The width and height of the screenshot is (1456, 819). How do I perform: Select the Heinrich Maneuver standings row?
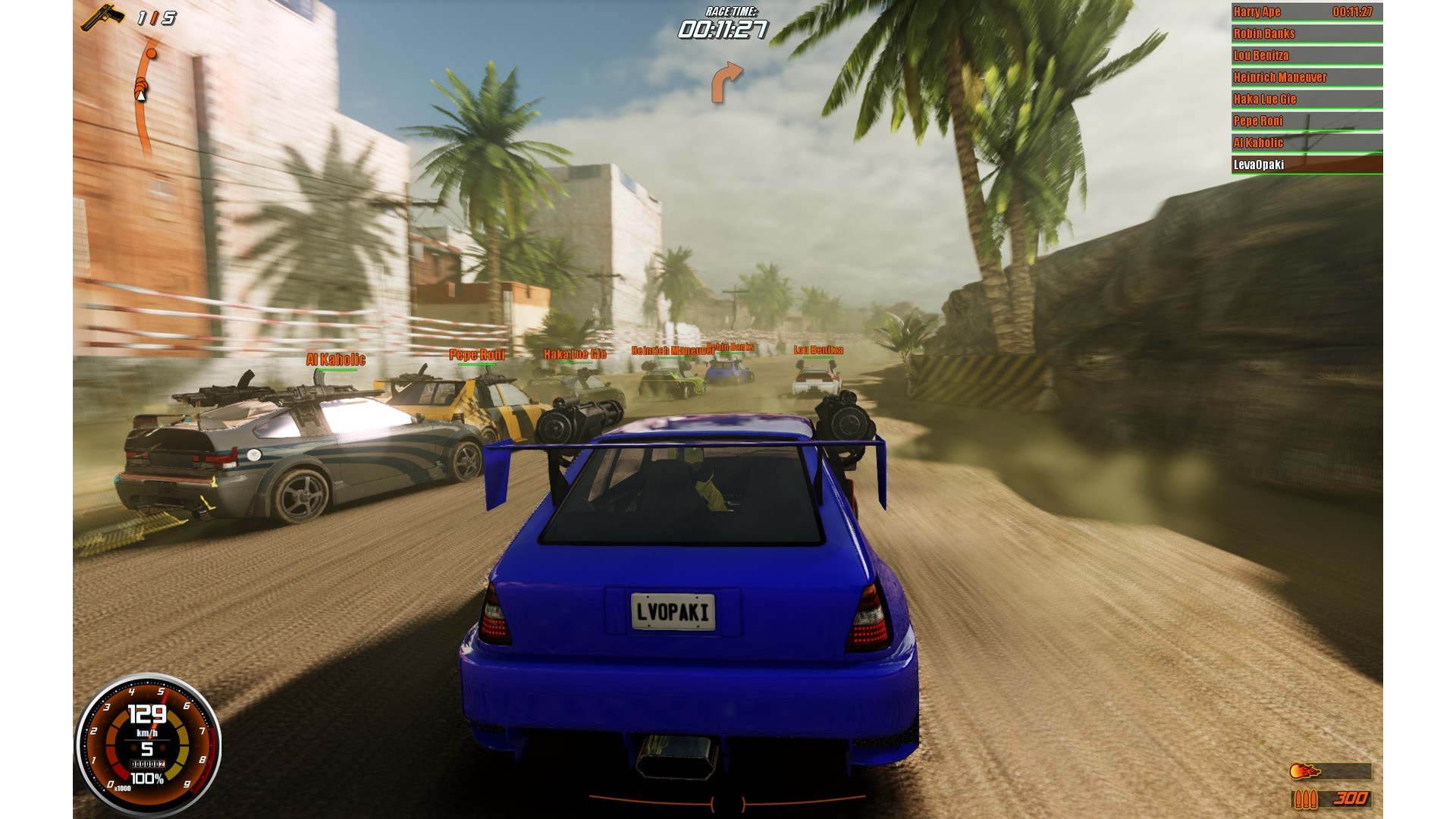tap(1306, 77)
